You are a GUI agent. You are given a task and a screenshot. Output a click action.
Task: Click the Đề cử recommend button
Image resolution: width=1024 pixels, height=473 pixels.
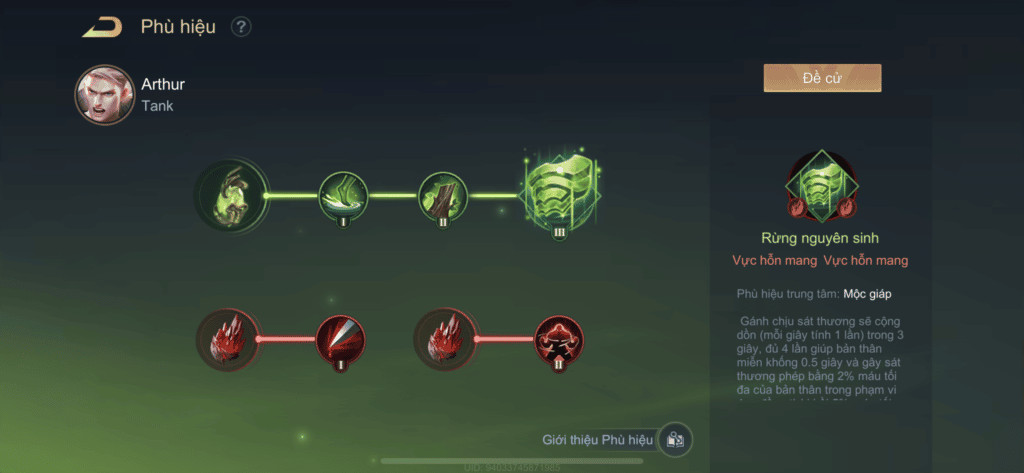coord(822,78)
